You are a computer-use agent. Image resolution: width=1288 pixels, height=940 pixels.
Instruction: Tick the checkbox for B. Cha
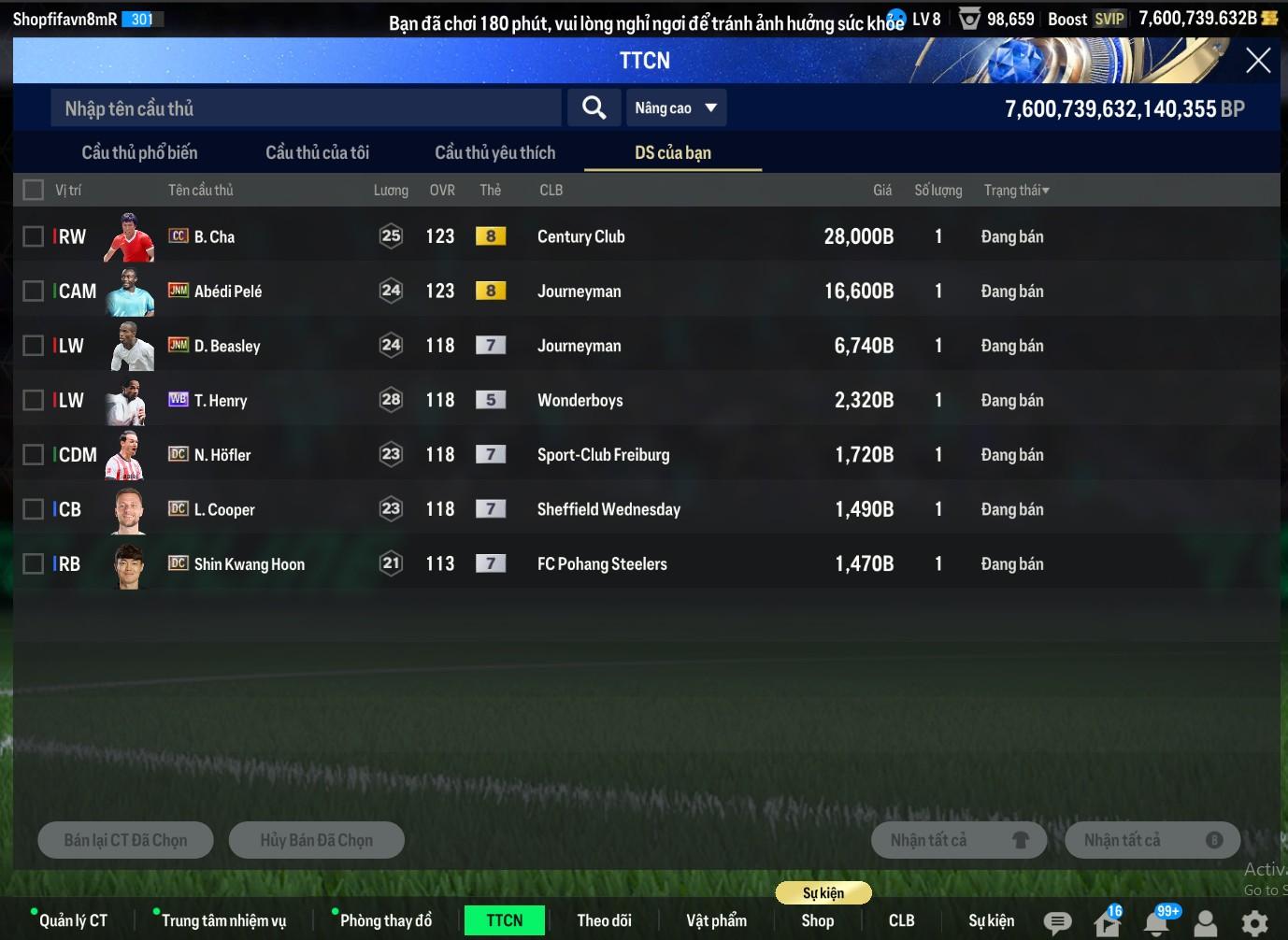click(x=34, y=236)
